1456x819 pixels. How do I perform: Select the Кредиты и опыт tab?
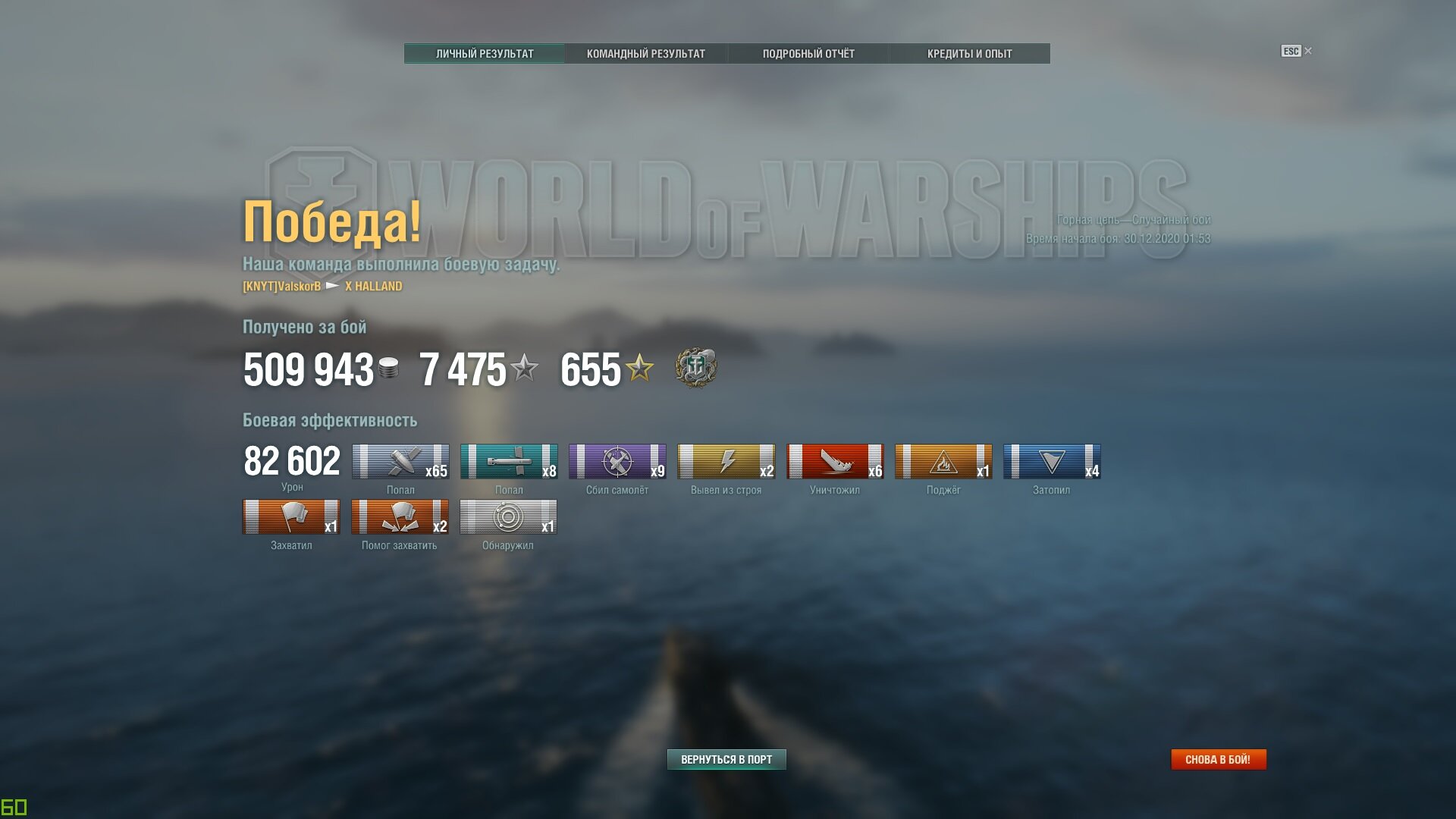pos(969,54)
